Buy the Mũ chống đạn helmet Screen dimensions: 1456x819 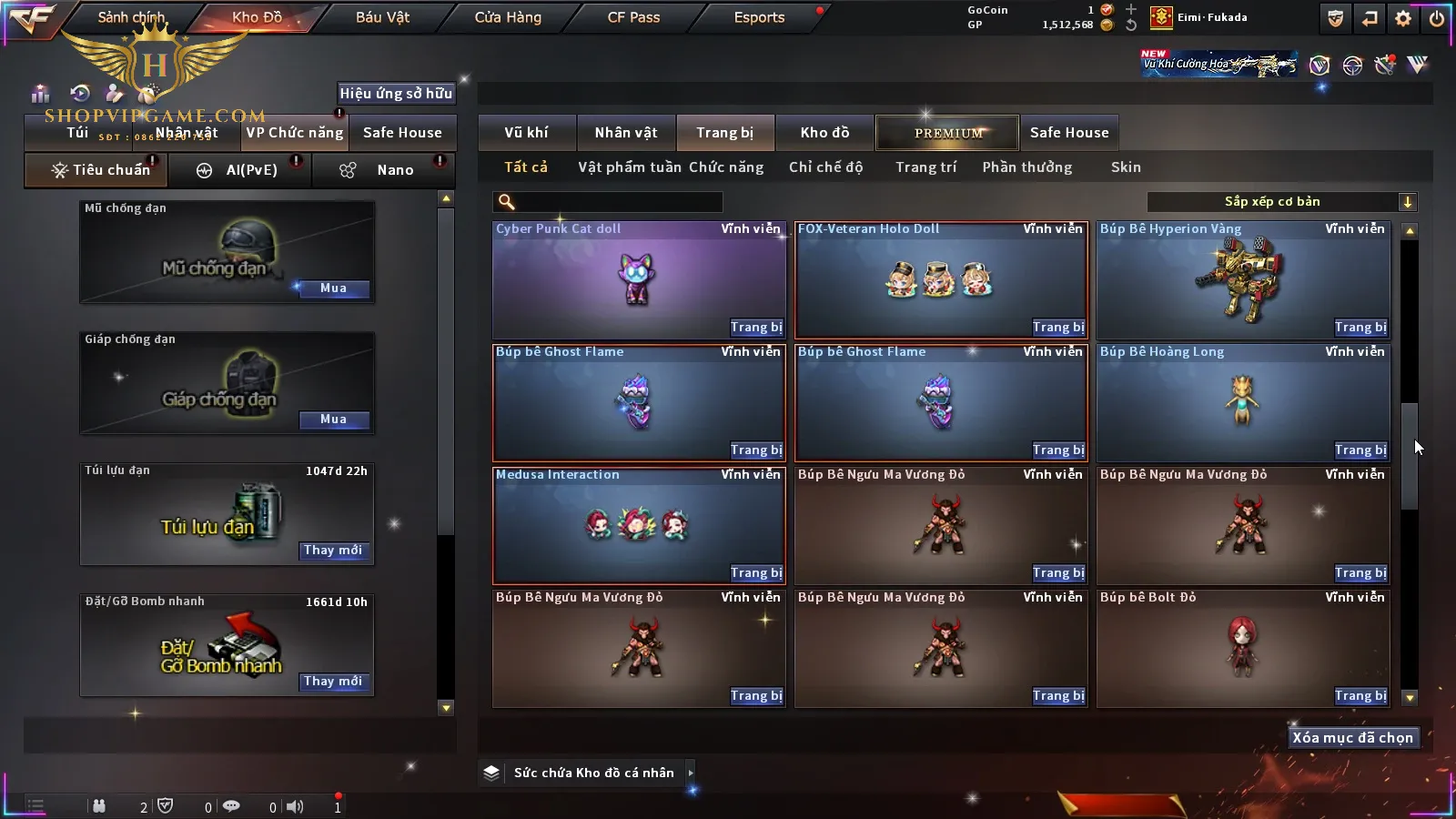tap(333, 288)
